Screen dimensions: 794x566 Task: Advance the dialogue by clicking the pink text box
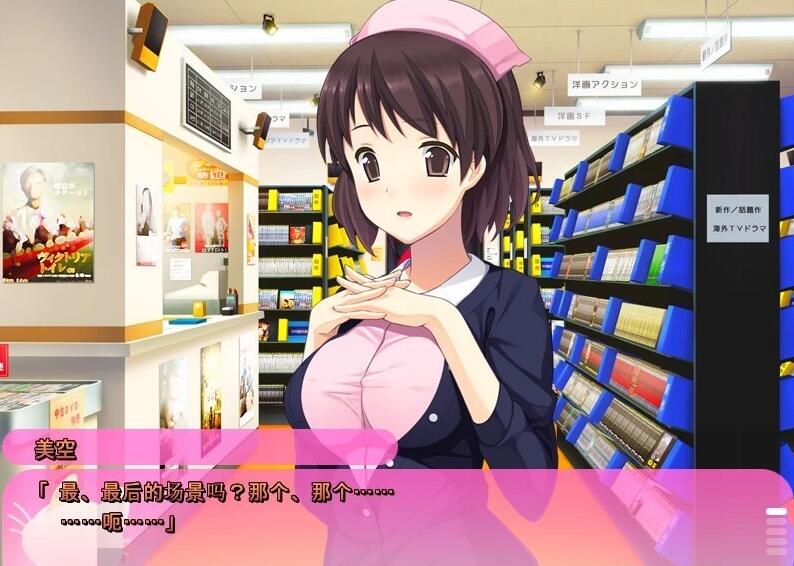[x=400, y=515]
